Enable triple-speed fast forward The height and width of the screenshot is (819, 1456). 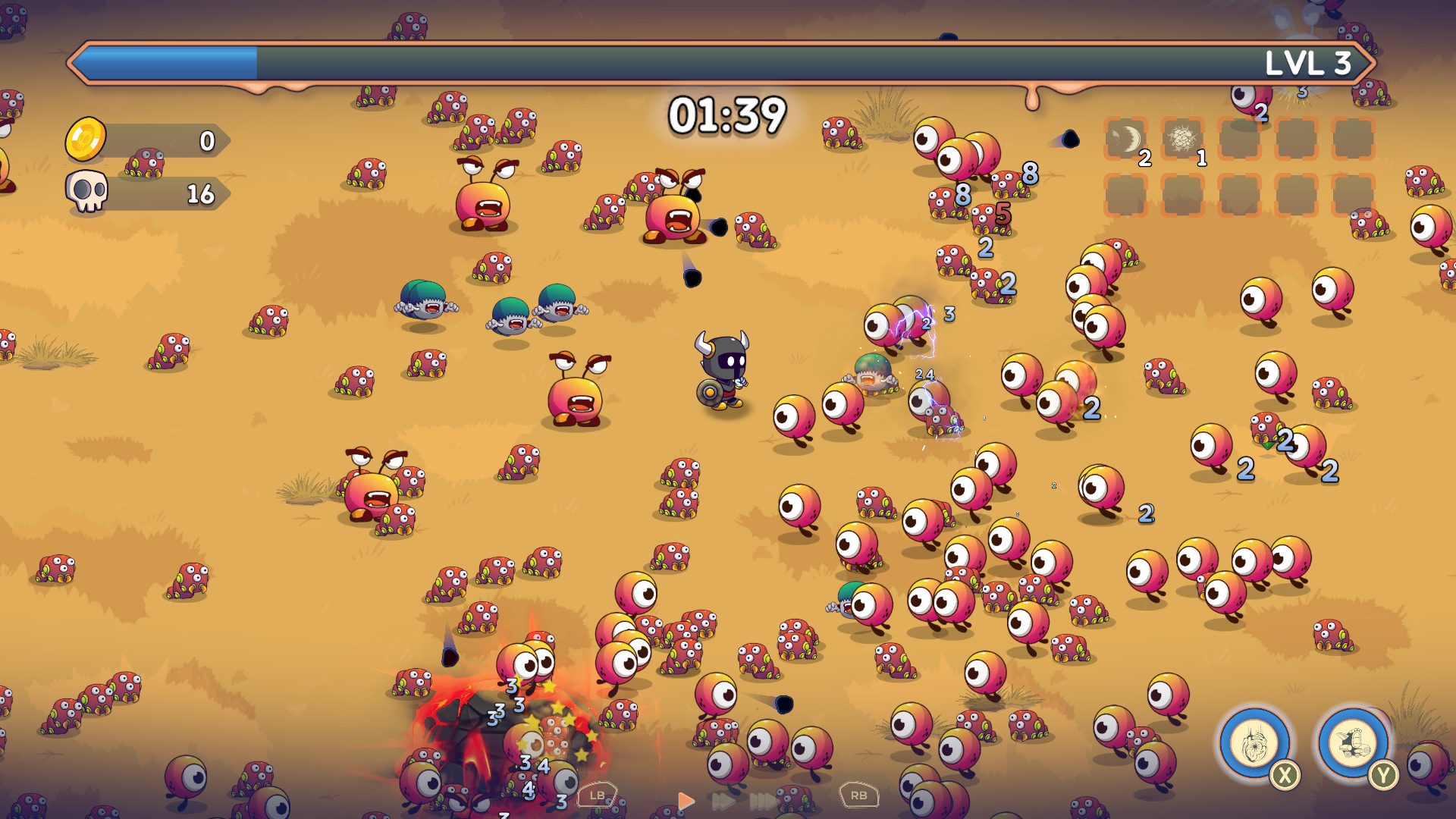point(762,801)
